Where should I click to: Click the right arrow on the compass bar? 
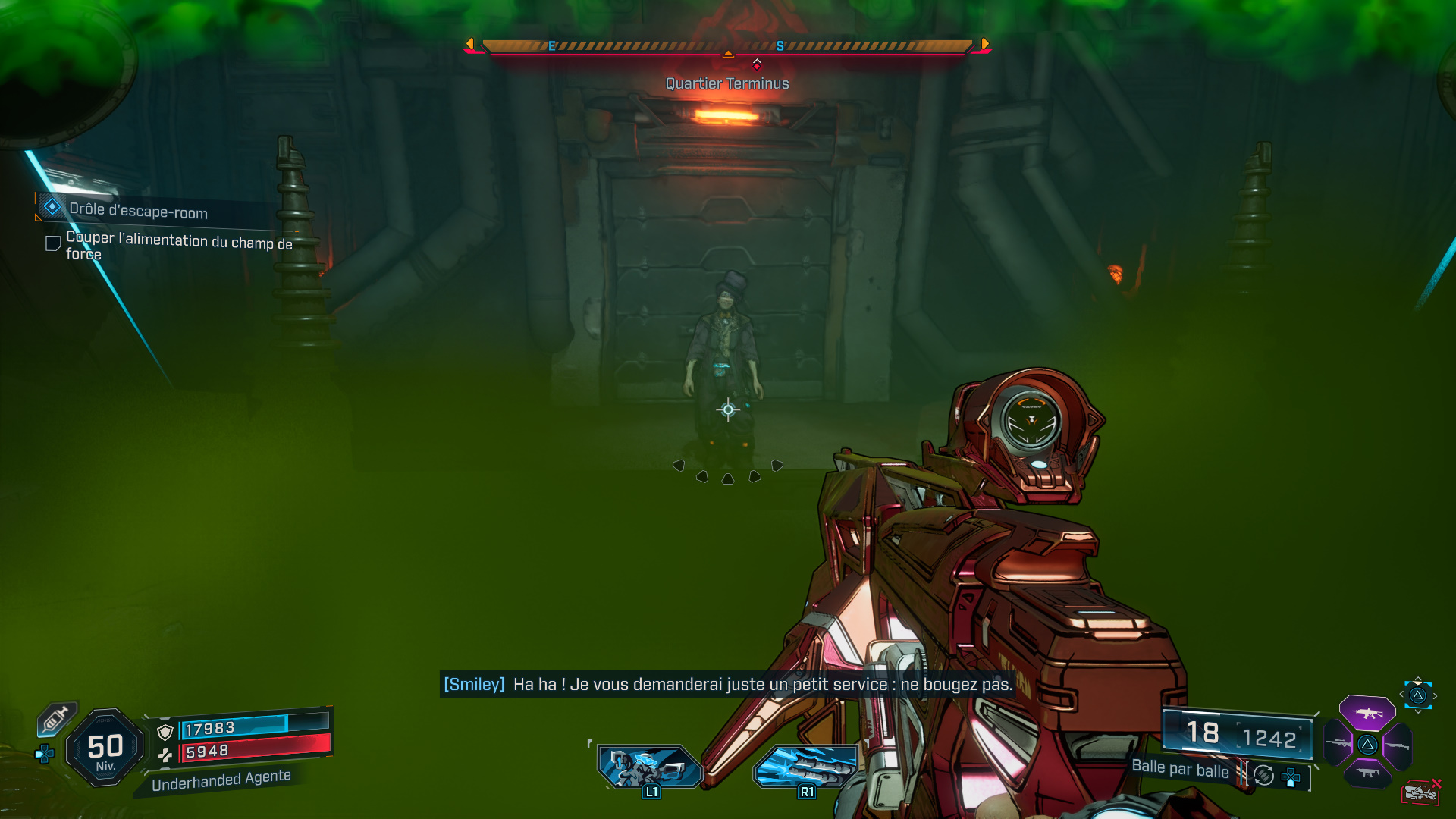click(x=984, y=44)
